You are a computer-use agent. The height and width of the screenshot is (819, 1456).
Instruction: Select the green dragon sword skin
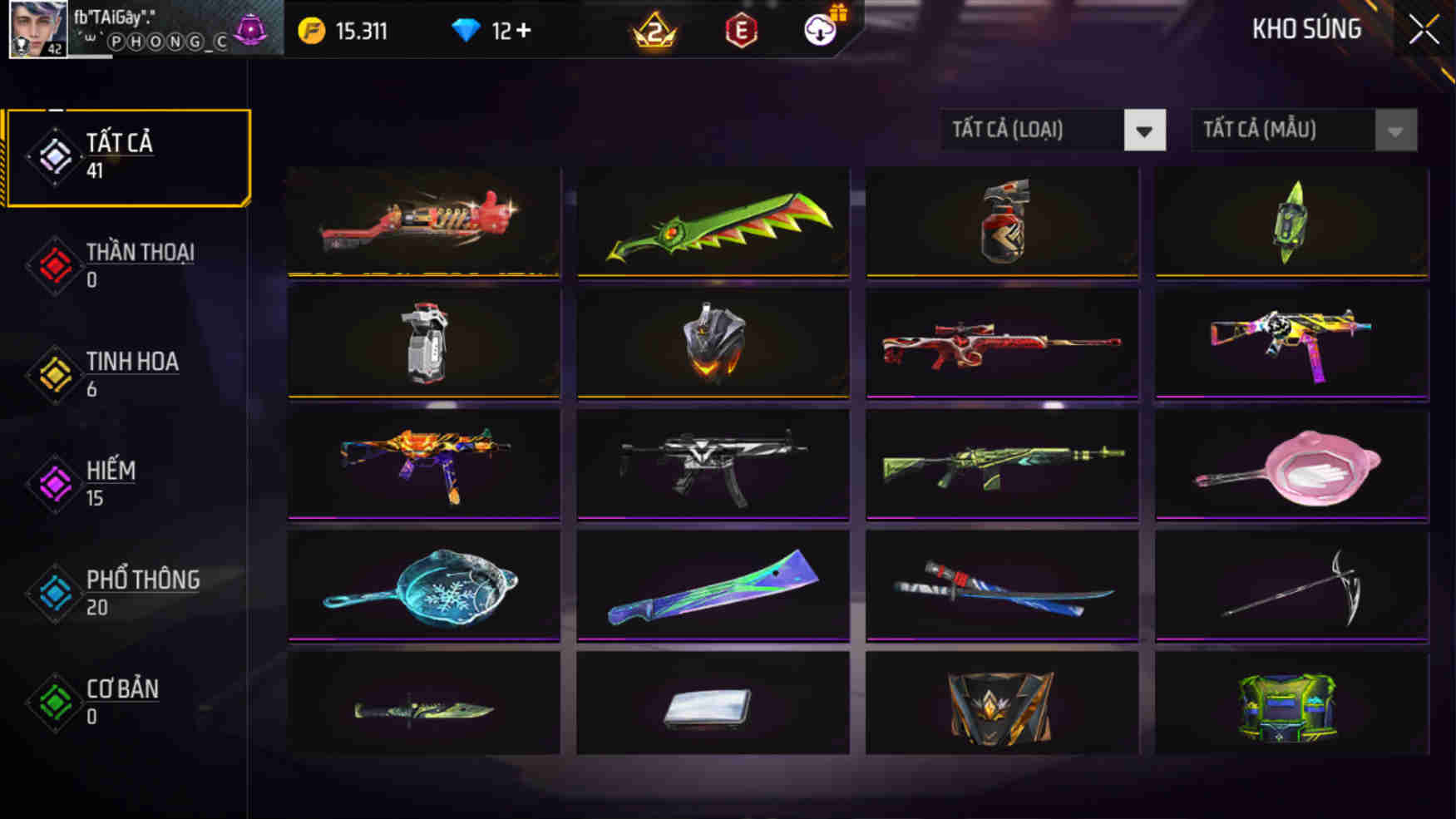712,220
